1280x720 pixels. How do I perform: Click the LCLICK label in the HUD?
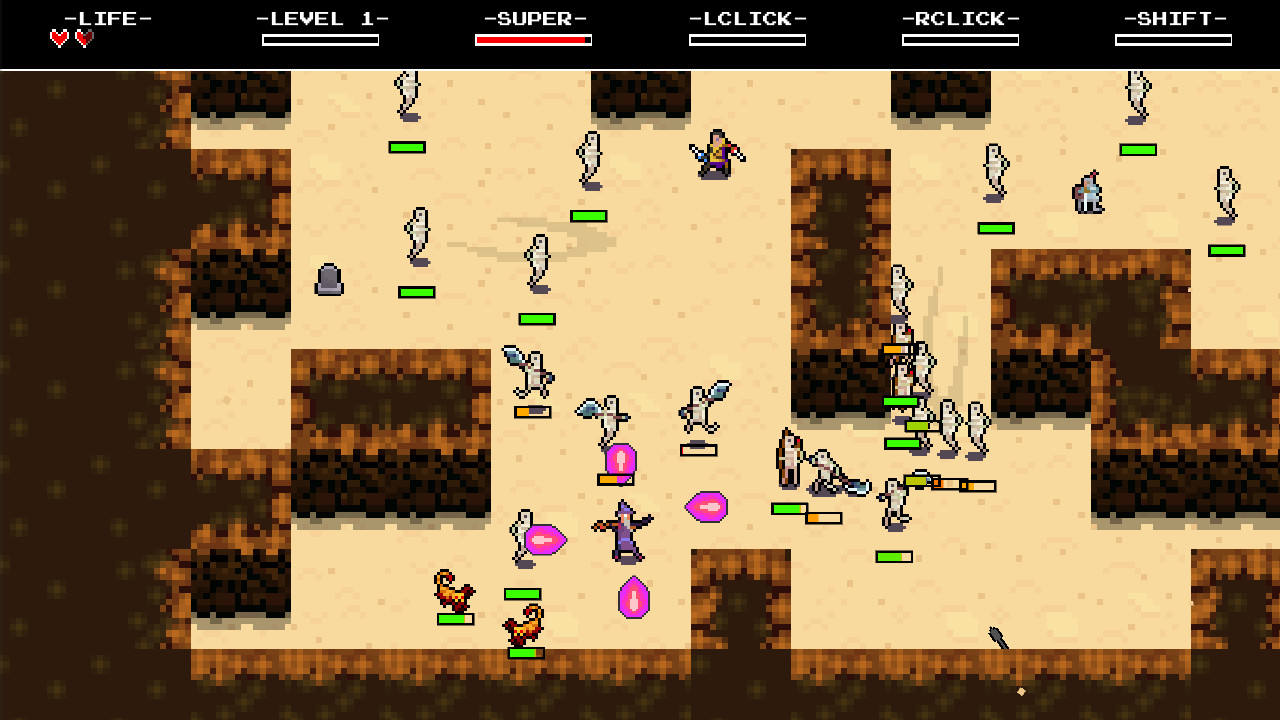pos(747,17)
